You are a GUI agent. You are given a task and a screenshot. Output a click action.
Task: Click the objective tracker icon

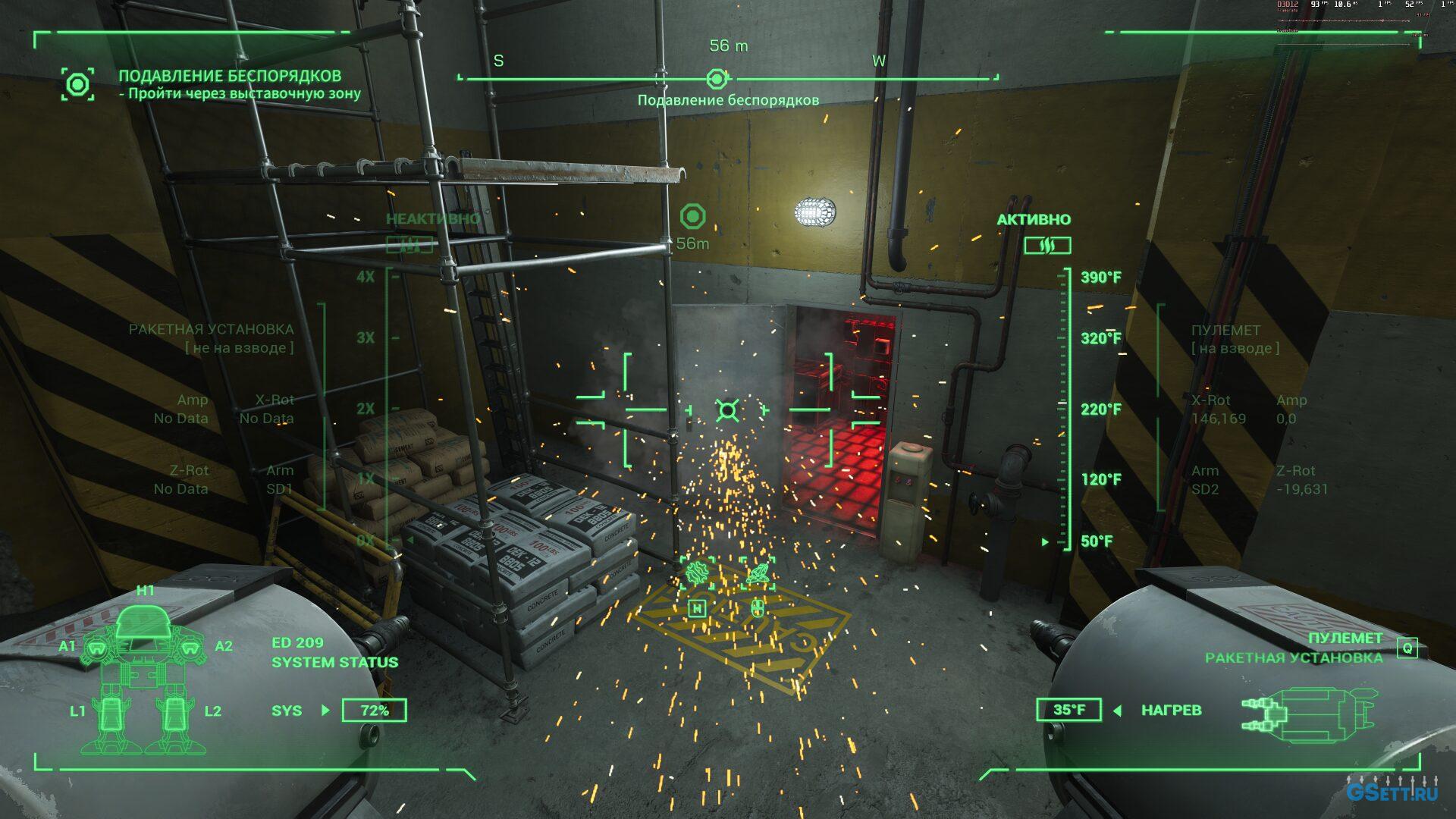(78, 83)
